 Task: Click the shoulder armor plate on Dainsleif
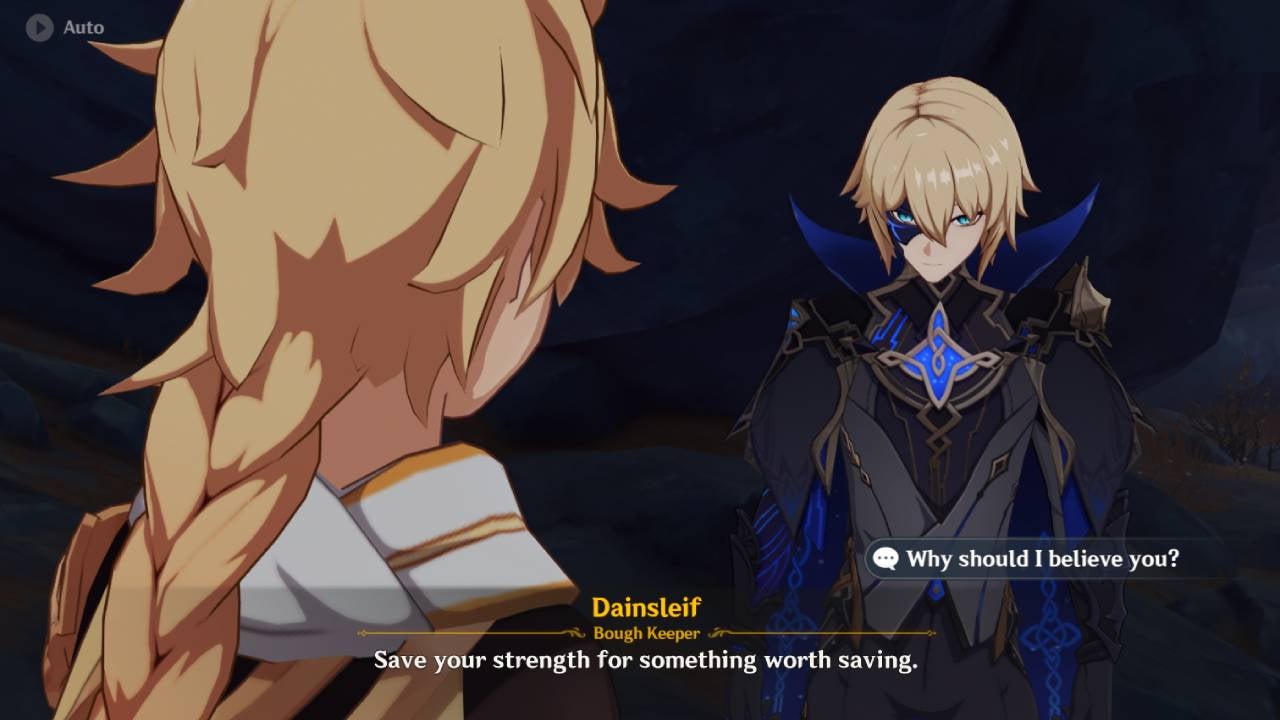click(1085, 300)
